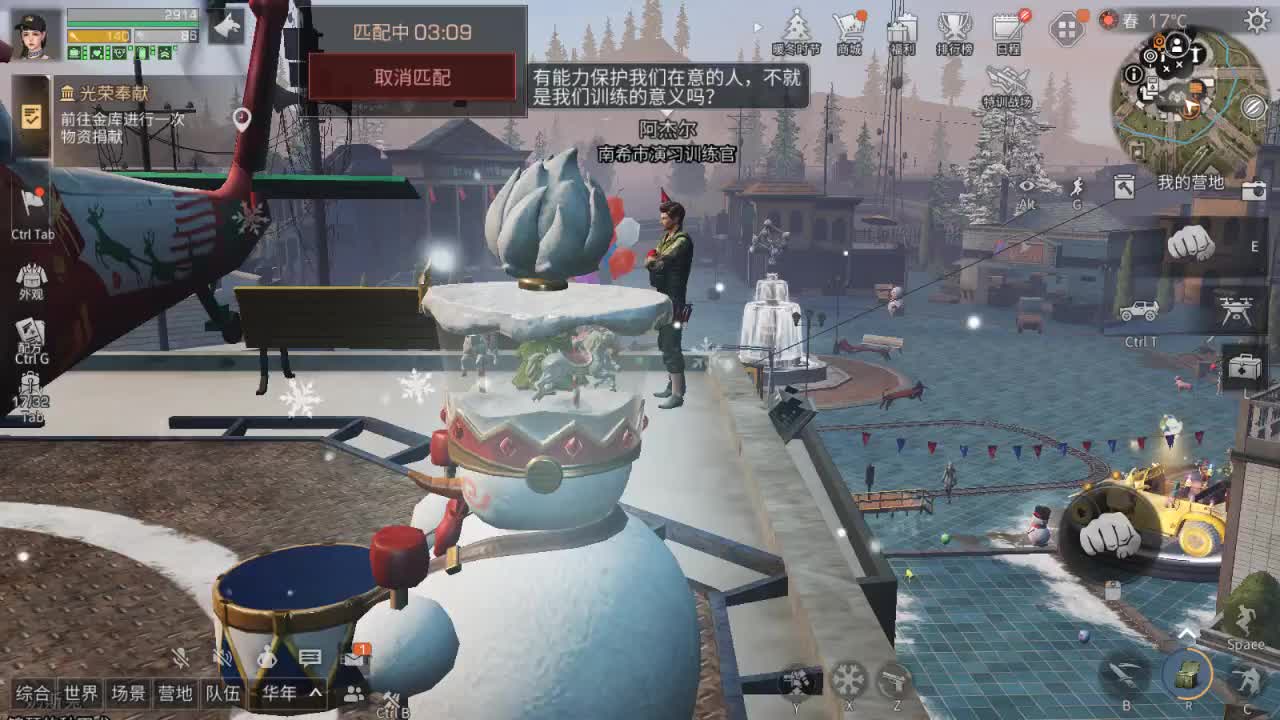Open the 日程 schedule calendar
1280x720 pixels.
[1008, 31]
